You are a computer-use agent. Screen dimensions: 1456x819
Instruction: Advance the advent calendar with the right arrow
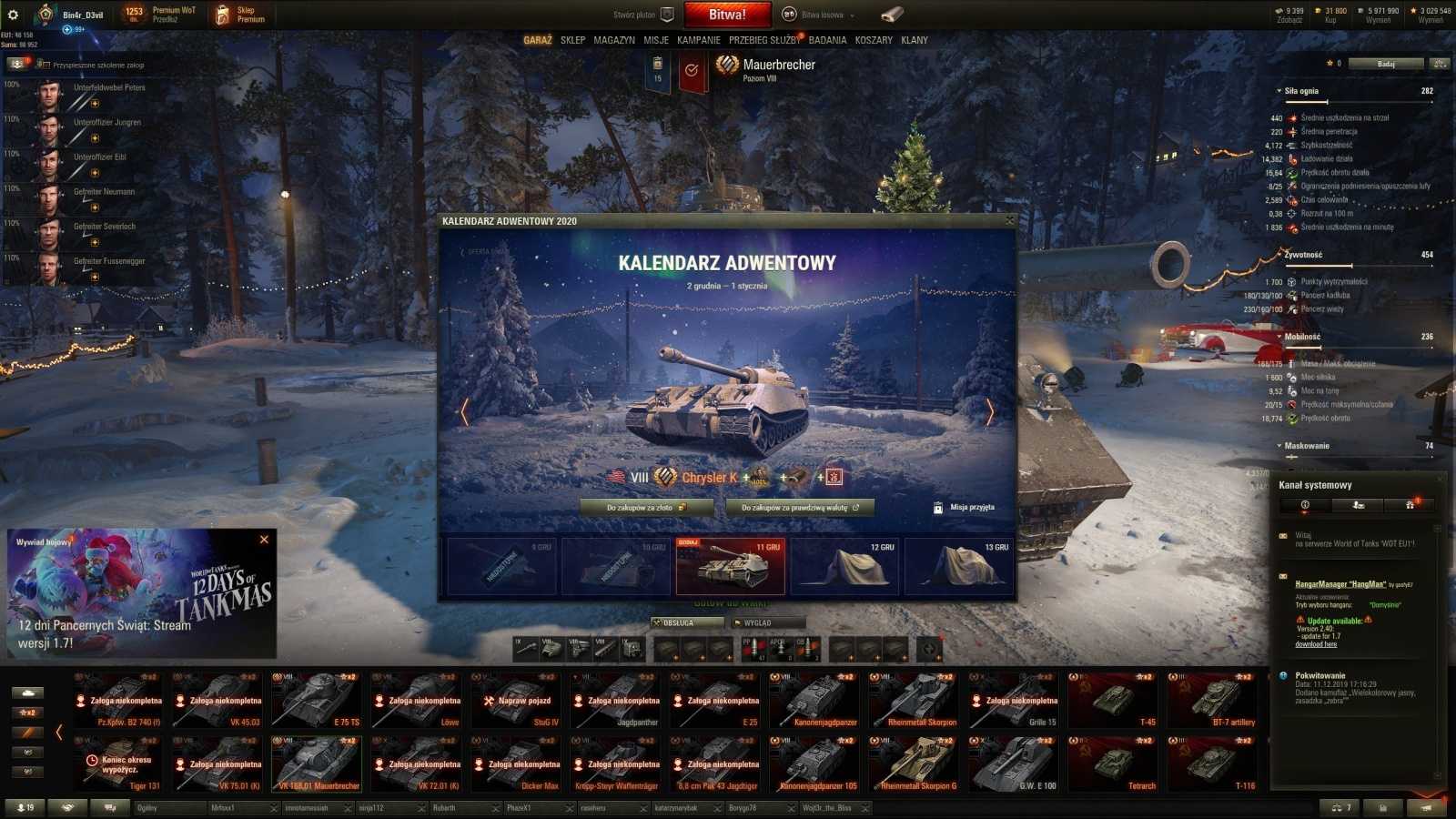[x=989, y=412]
